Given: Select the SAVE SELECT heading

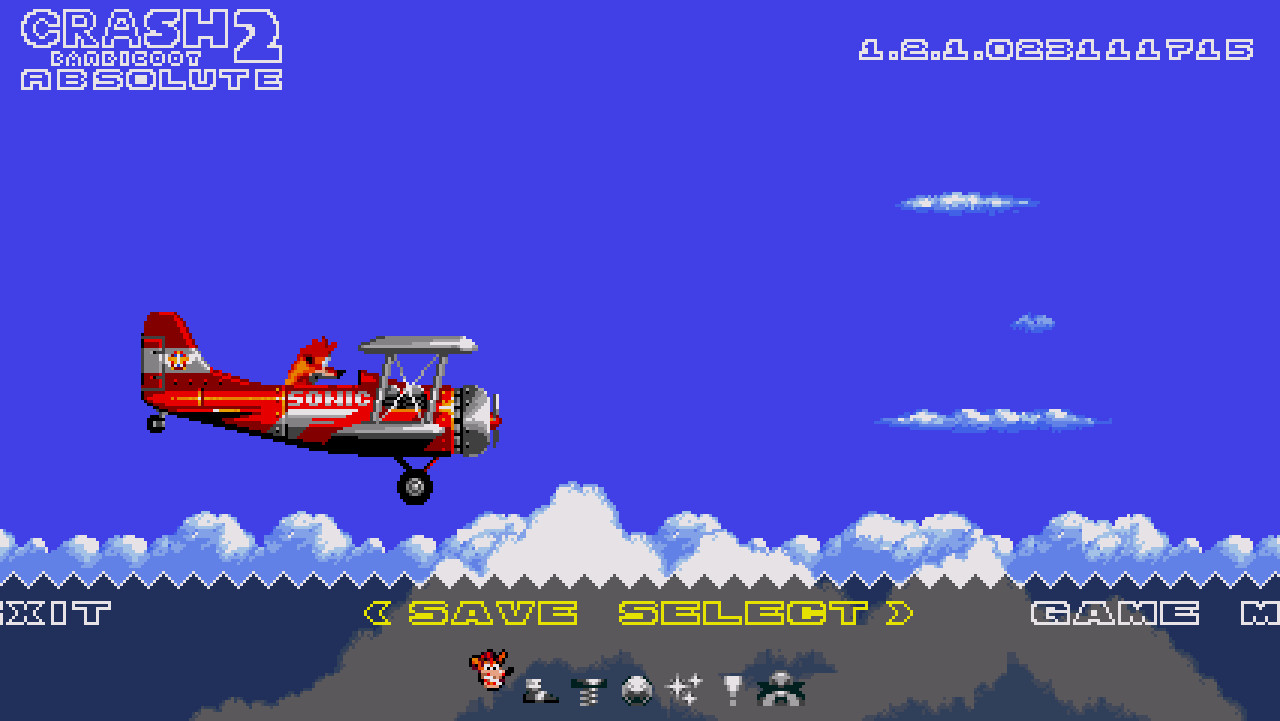Looking at the screenshot, I should 640,613.
